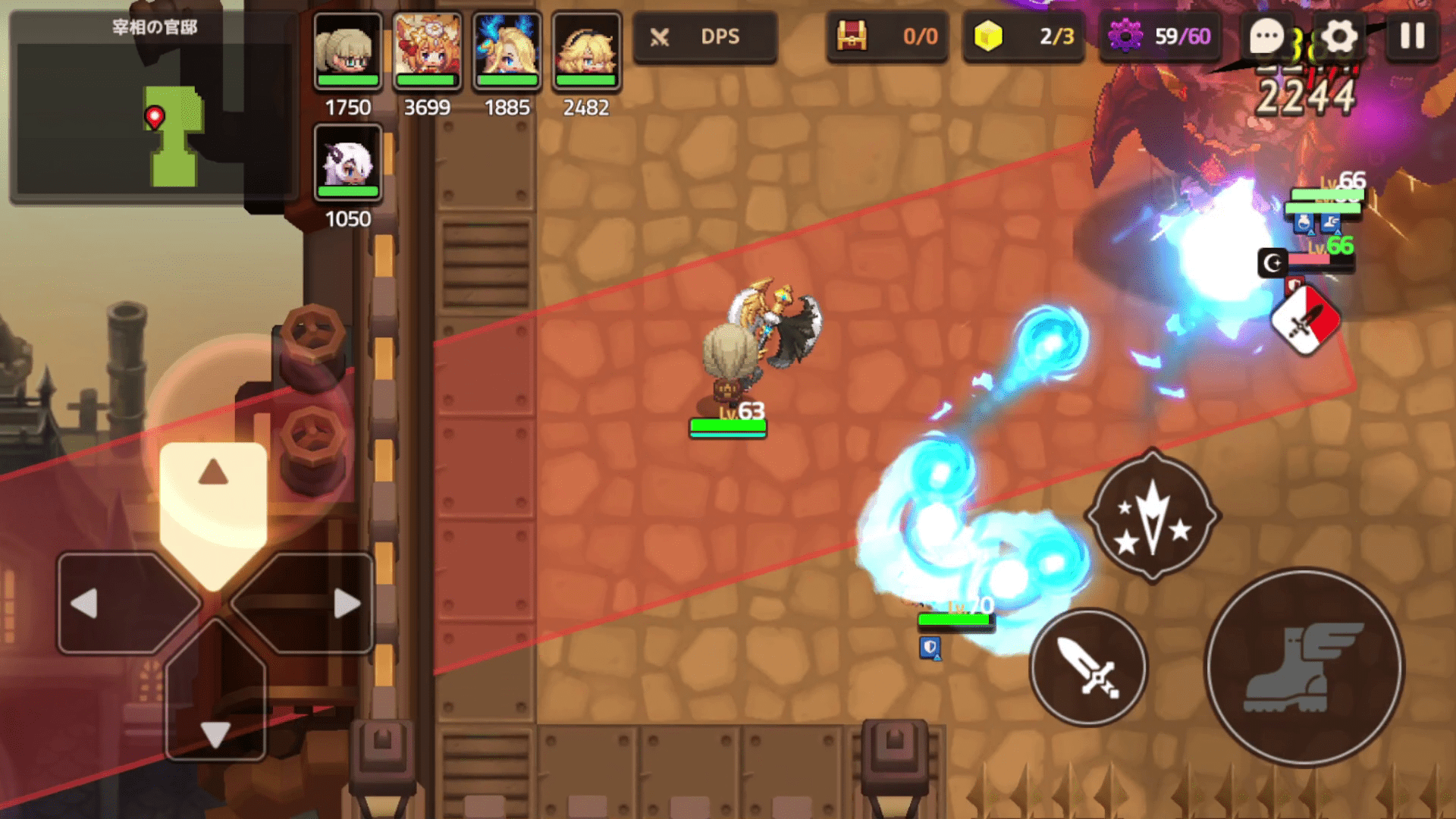
Task: Attack with the sword button
Action: click(x=1088, y=667)
